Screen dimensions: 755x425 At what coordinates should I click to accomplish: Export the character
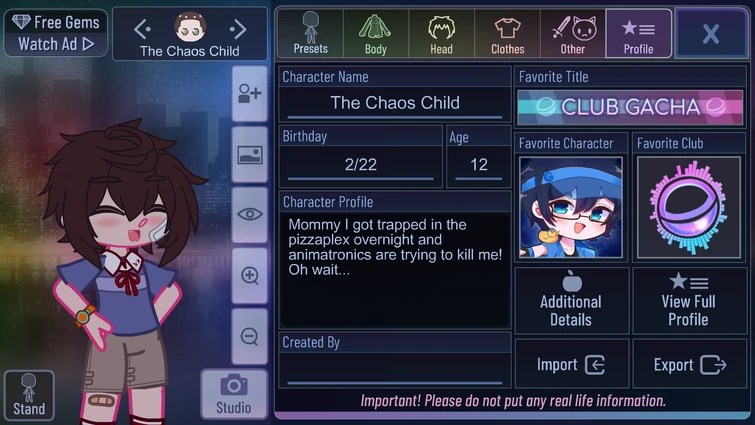688,364
